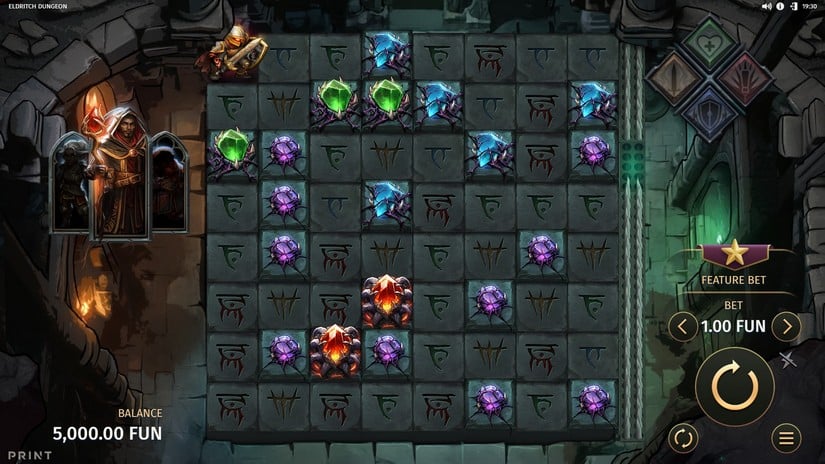Increase the bet with the right arrow
The height and width of the screenshot is (464, 825).
(787, 326)
